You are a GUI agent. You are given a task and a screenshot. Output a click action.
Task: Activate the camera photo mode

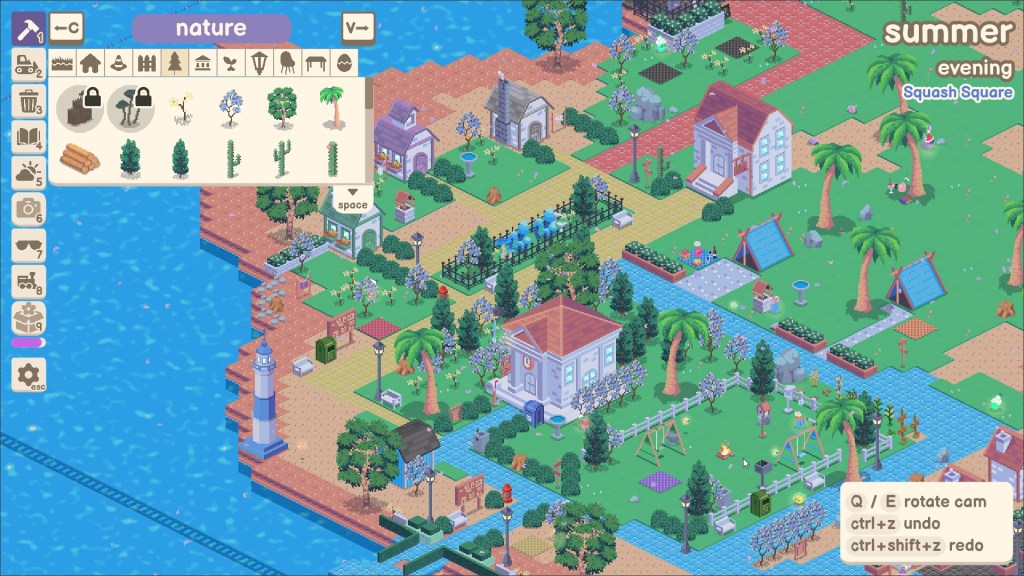(28, 210)
